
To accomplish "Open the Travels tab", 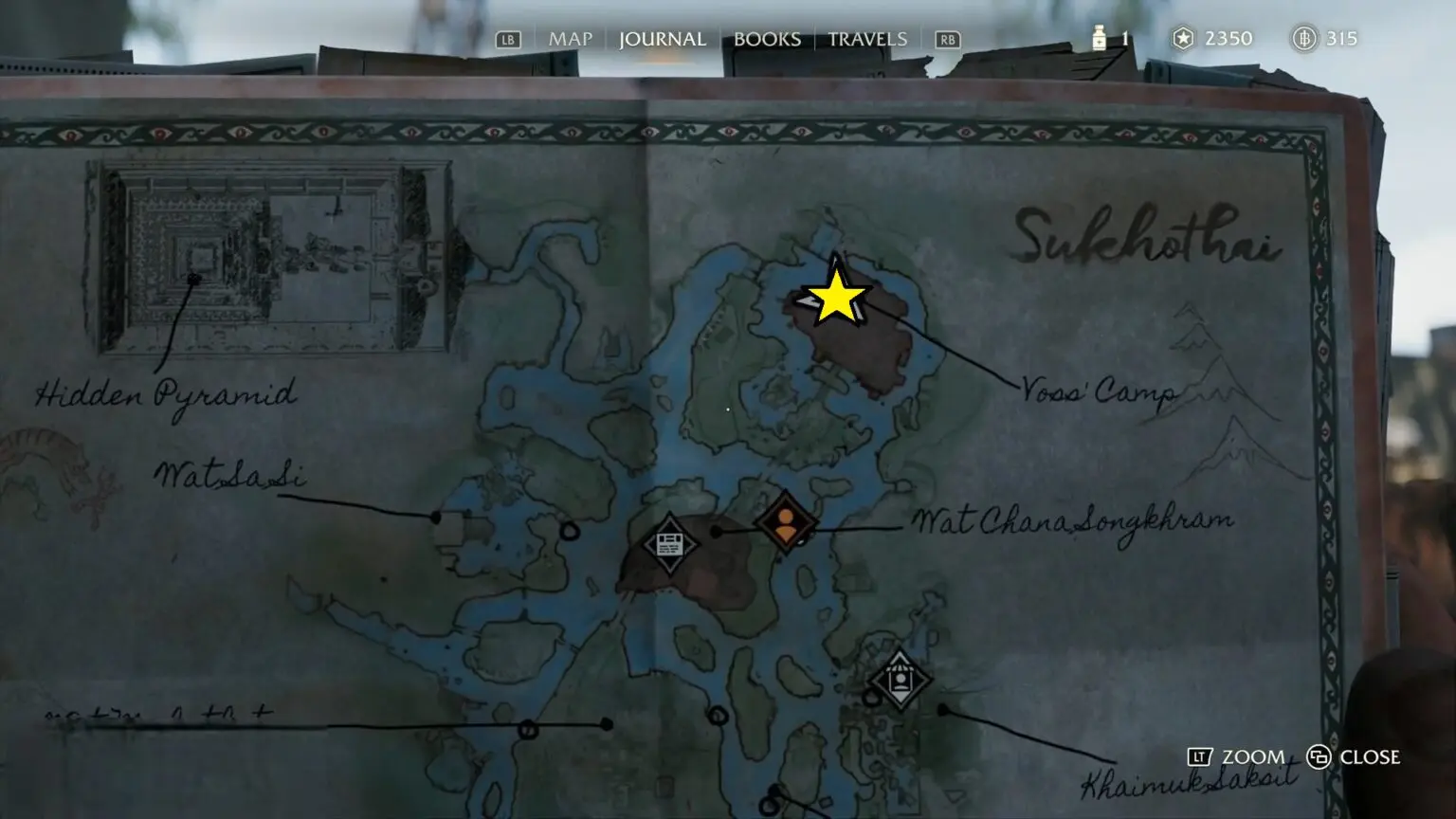I will point(867,39).
